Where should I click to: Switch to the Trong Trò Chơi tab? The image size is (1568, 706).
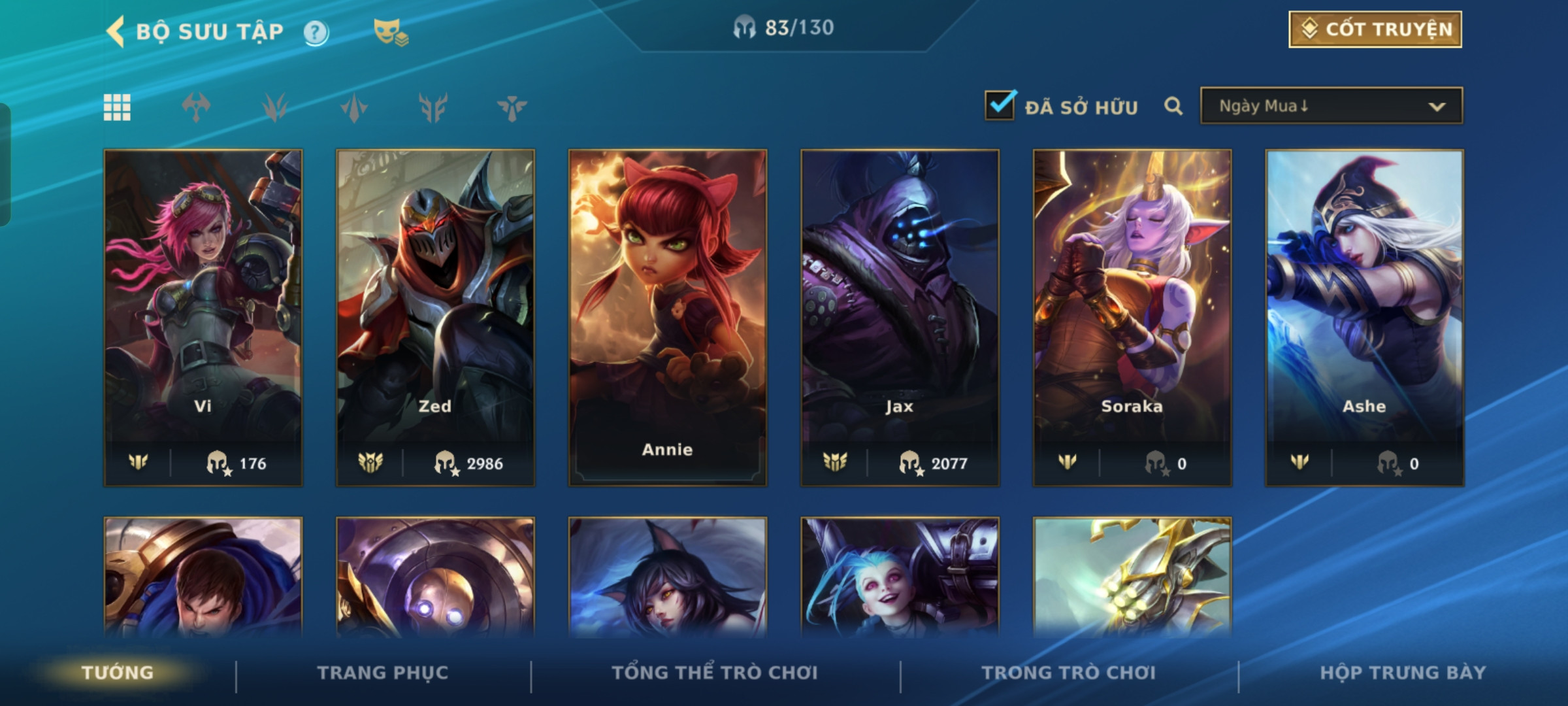point(1069,673)
